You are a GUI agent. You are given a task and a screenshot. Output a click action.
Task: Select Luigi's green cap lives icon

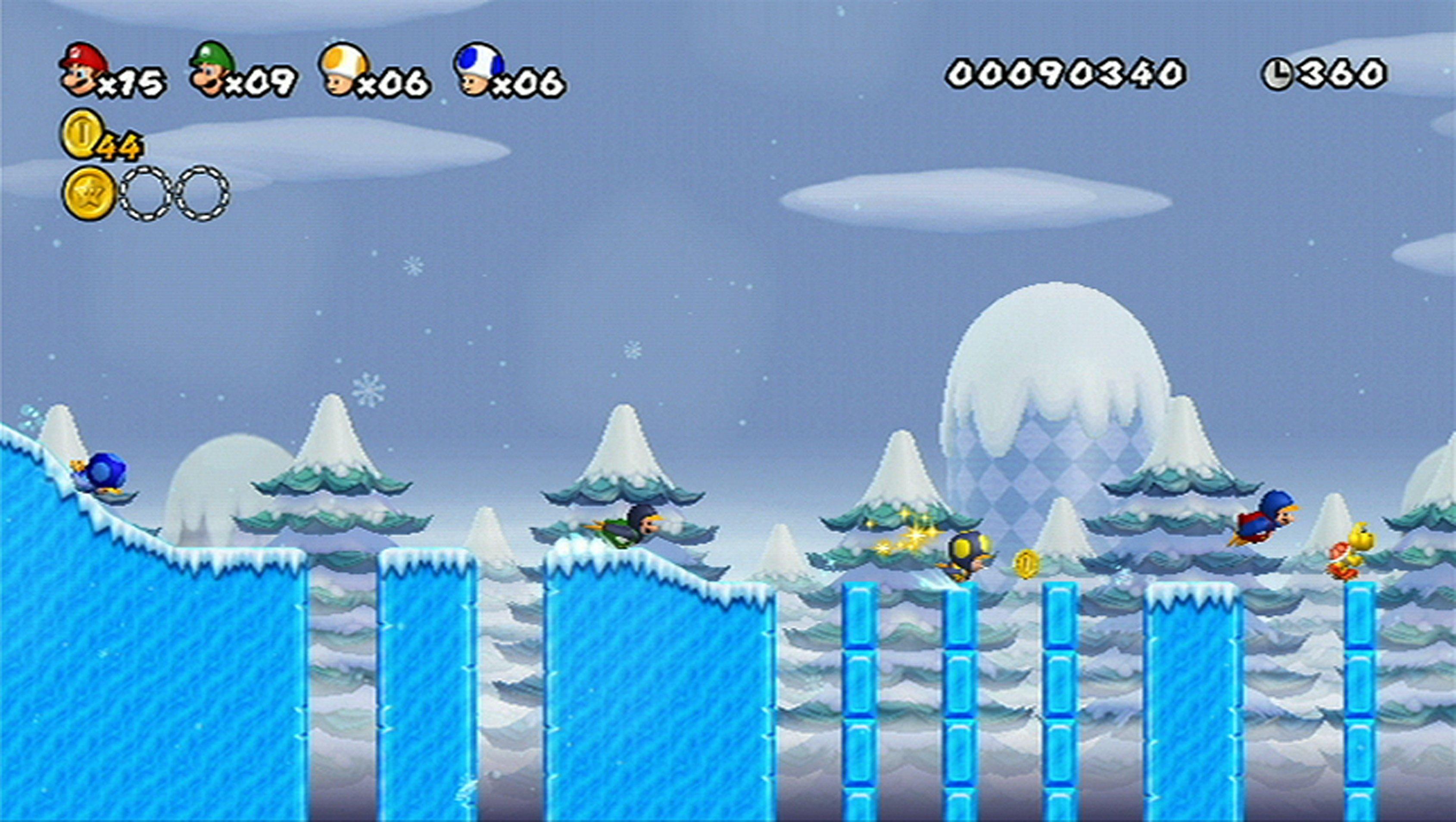(x=212, y=68)
